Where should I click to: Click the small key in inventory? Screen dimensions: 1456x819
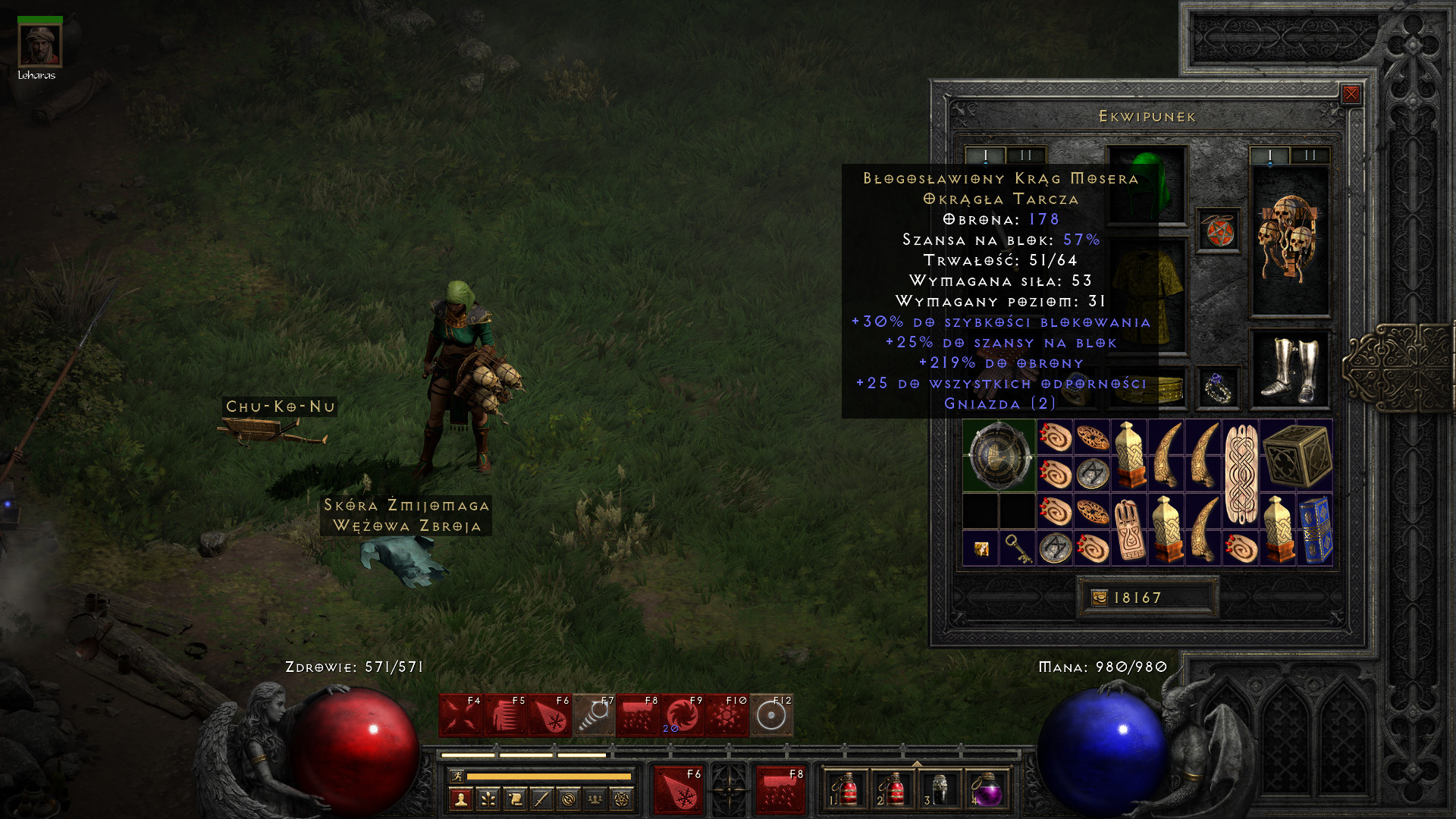pyautogui.click(x=1017, y=548)
